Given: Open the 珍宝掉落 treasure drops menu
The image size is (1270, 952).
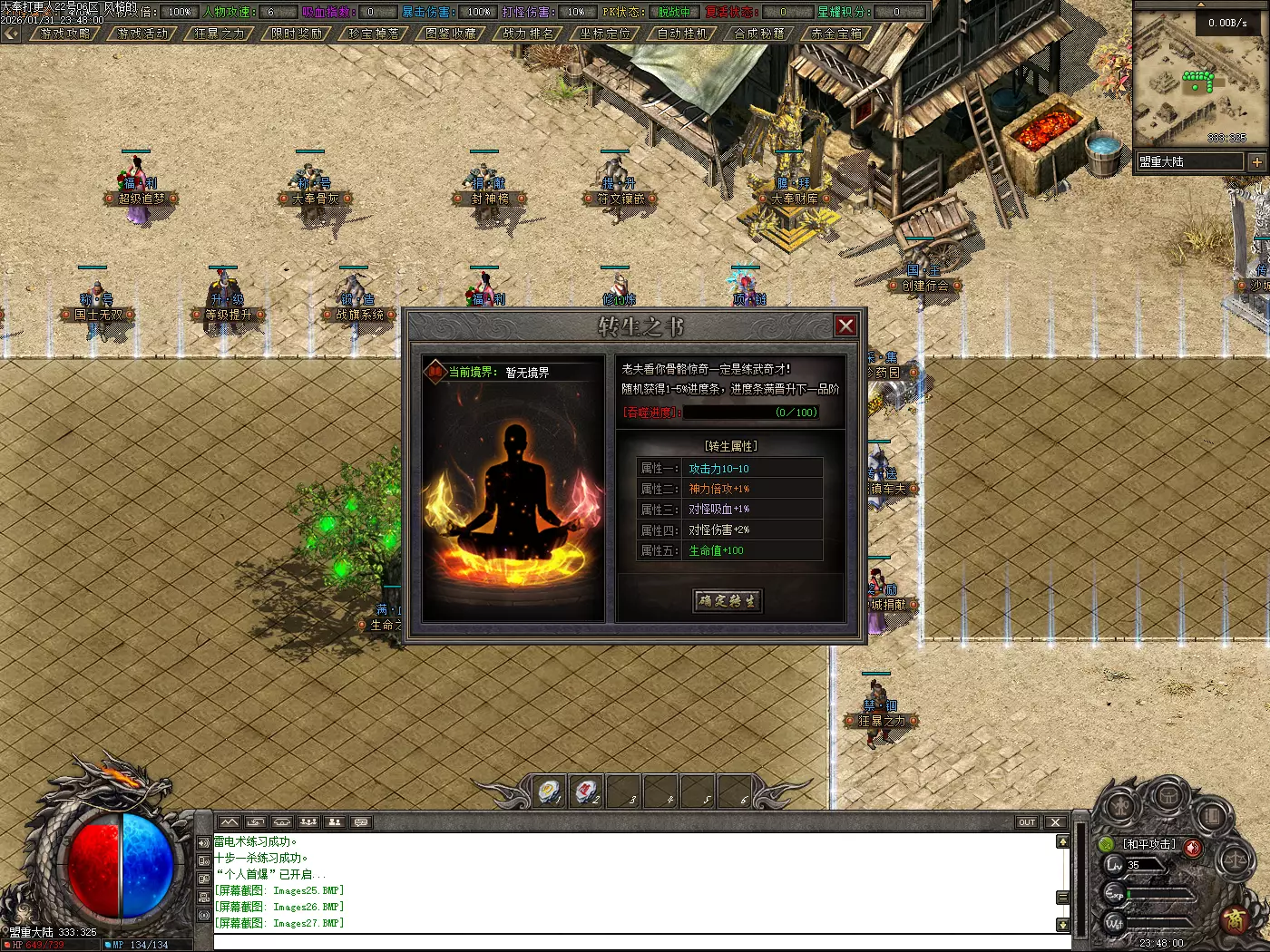Looking at the screenshot, I should click(x=374, y=34).
